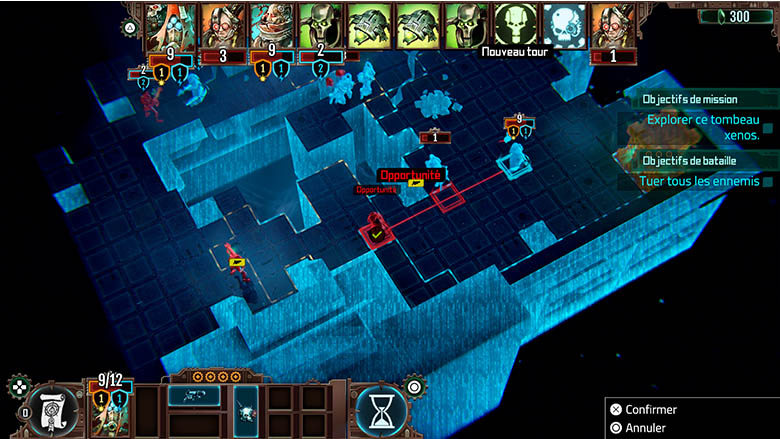
Task: Select the tech-priest portrait marked with 1
Action: pyautogui.click(x=613, y=28)
